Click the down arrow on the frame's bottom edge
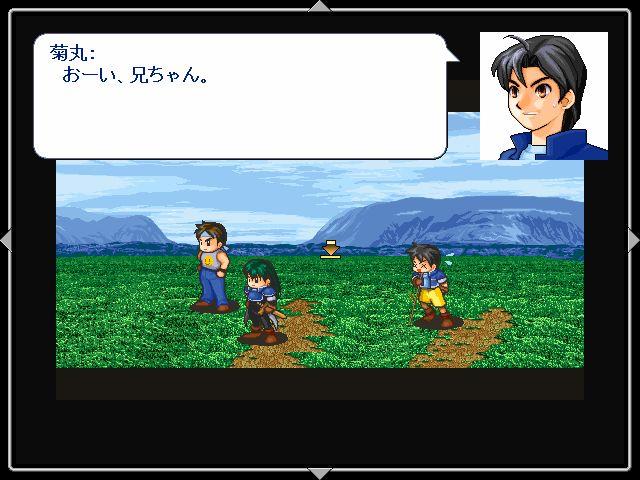Viewport: 640px width, 480px height. click(319, 473)
